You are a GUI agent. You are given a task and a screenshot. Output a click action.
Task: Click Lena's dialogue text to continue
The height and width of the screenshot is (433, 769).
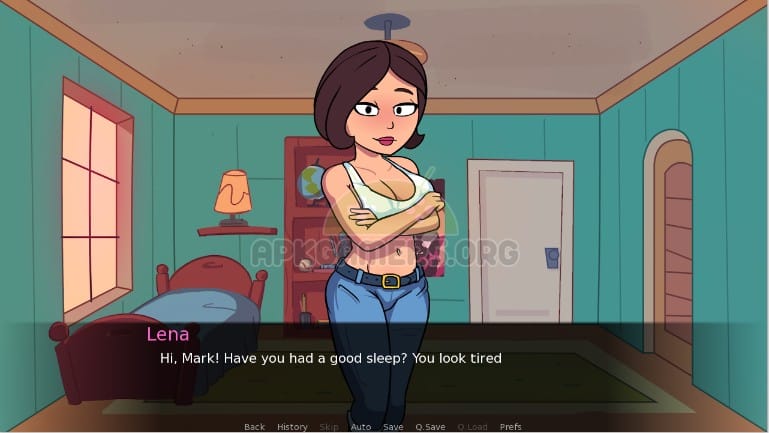point(331,358)
